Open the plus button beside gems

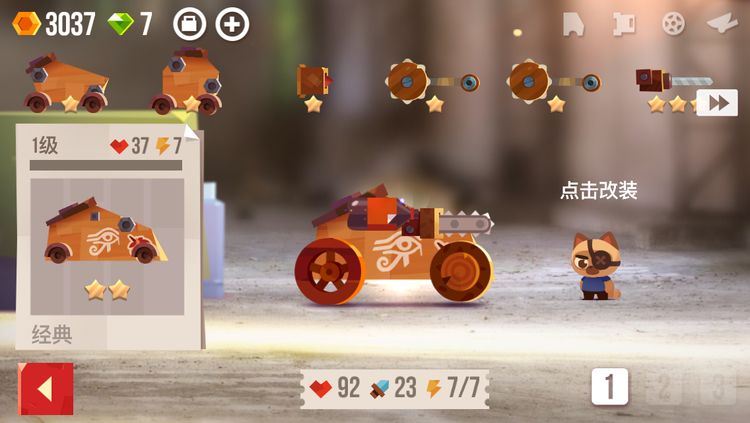232,23
